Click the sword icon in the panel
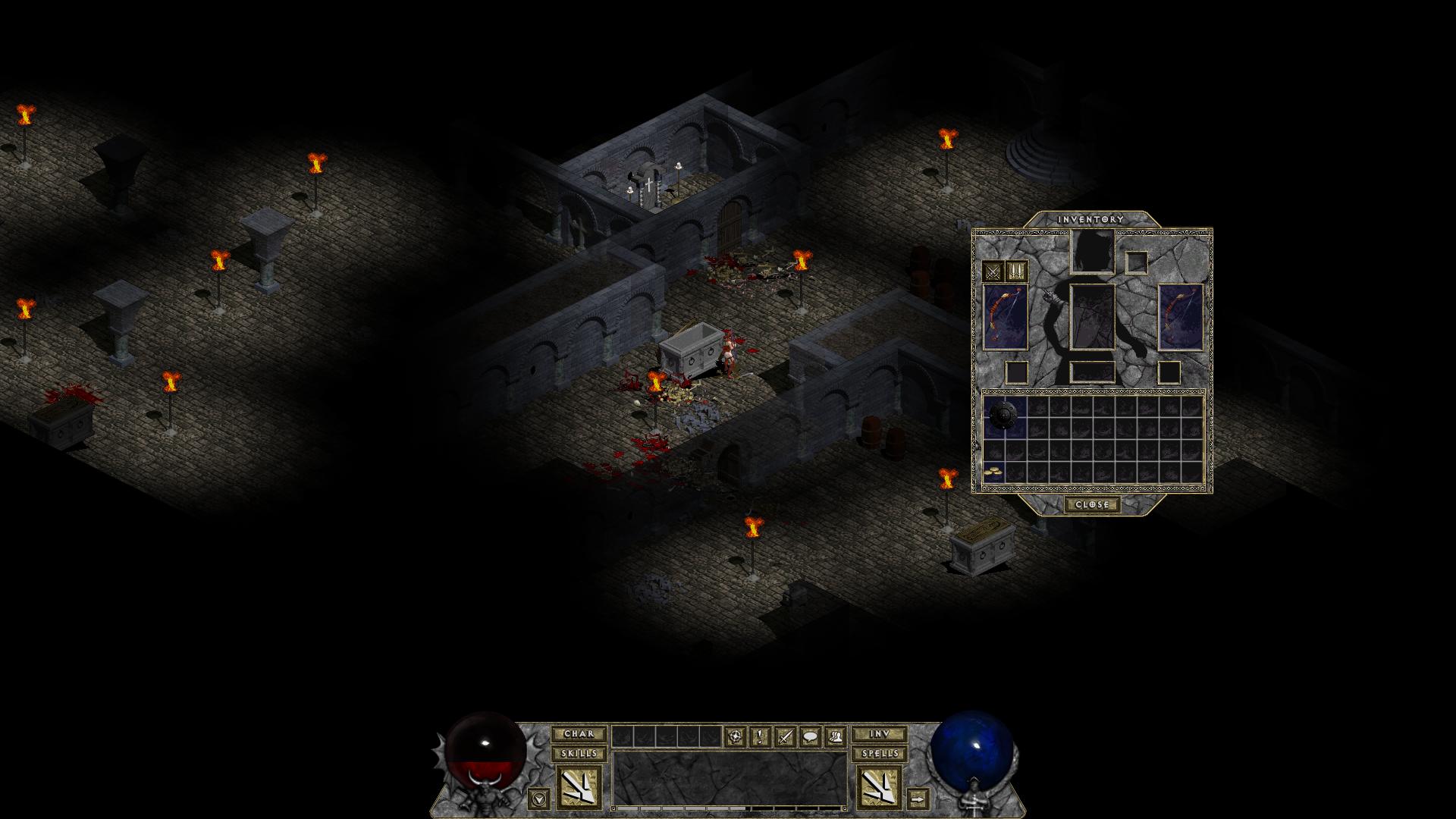Screen dimensions: 1456x819 coord(785,736)
